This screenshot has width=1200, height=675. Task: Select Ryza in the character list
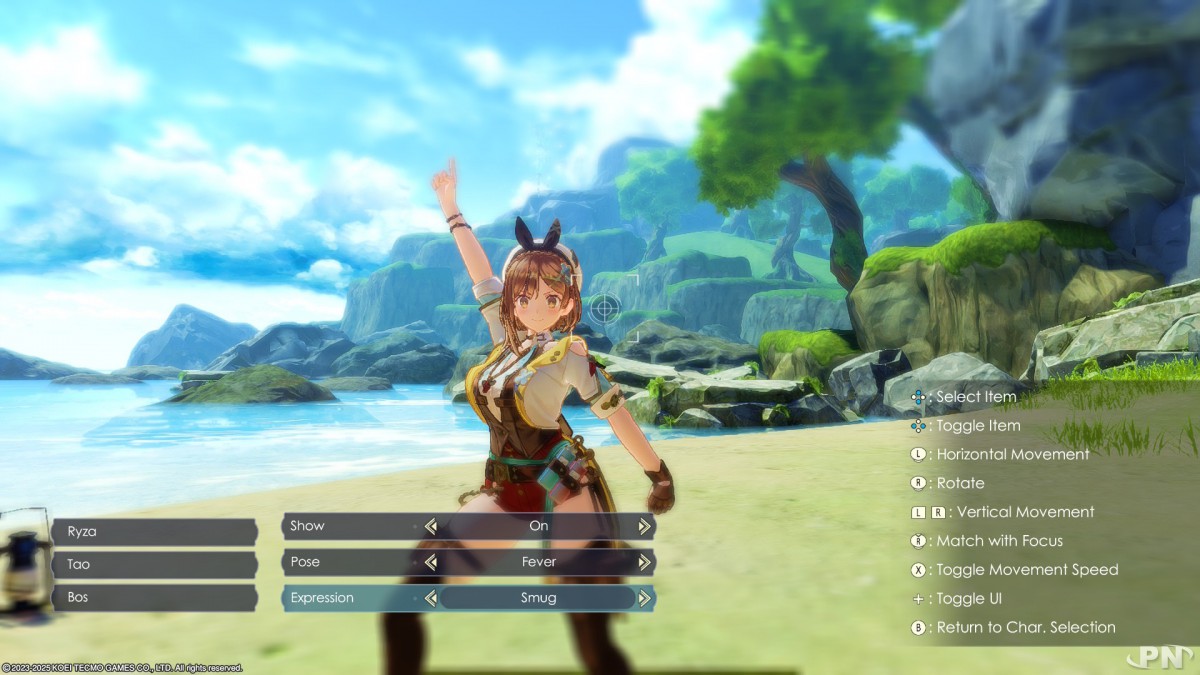pos(155,532)
